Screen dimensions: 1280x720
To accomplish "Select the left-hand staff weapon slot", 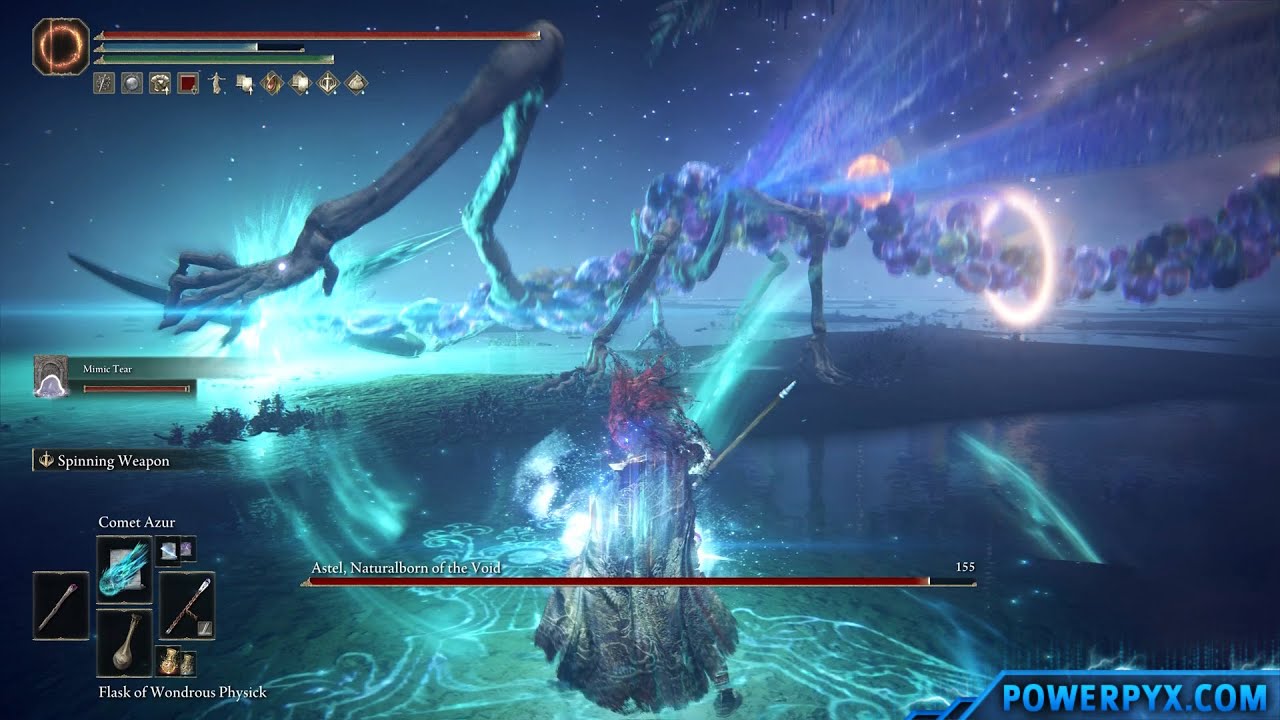I will tap(60, 606).
